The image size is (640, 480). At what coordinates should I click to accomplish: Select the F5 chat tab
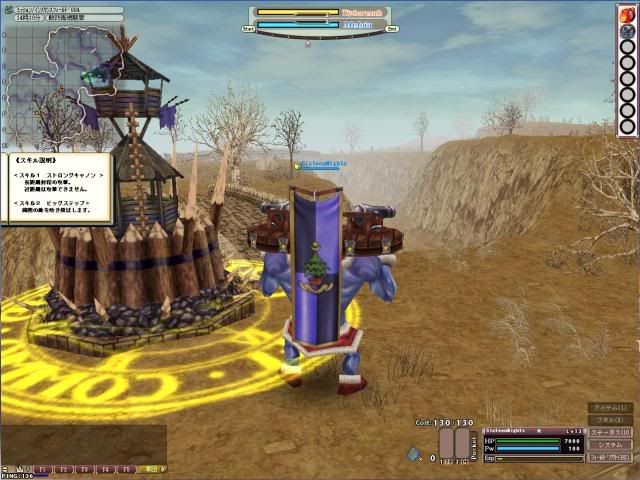pyautogui.click(x=127, y=468)
